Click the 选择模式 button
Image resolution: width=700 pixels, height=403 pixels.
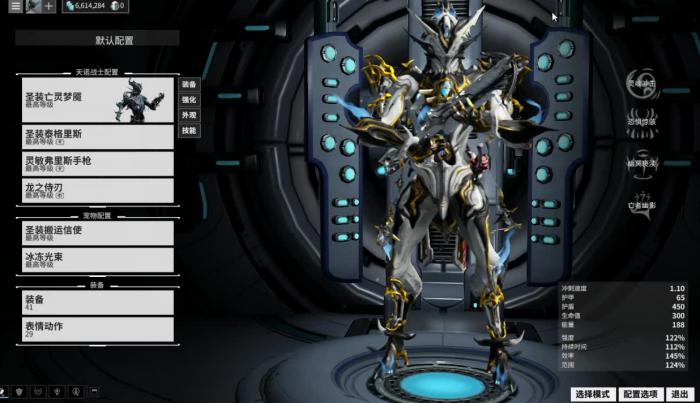591,394
